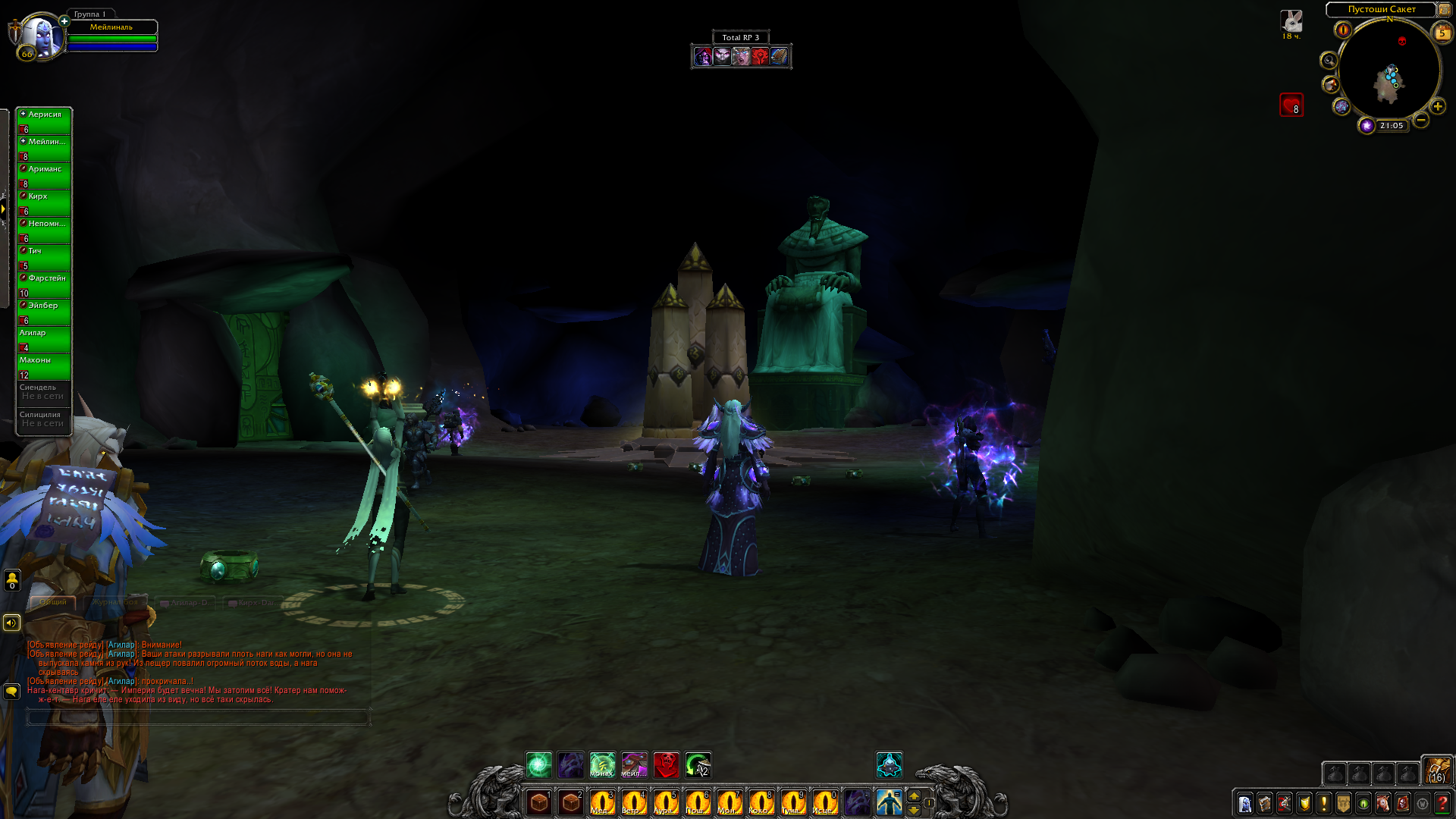Click the white rabbit buff icon
The width and height of the screenshot is (1456, 819).
1291,21
